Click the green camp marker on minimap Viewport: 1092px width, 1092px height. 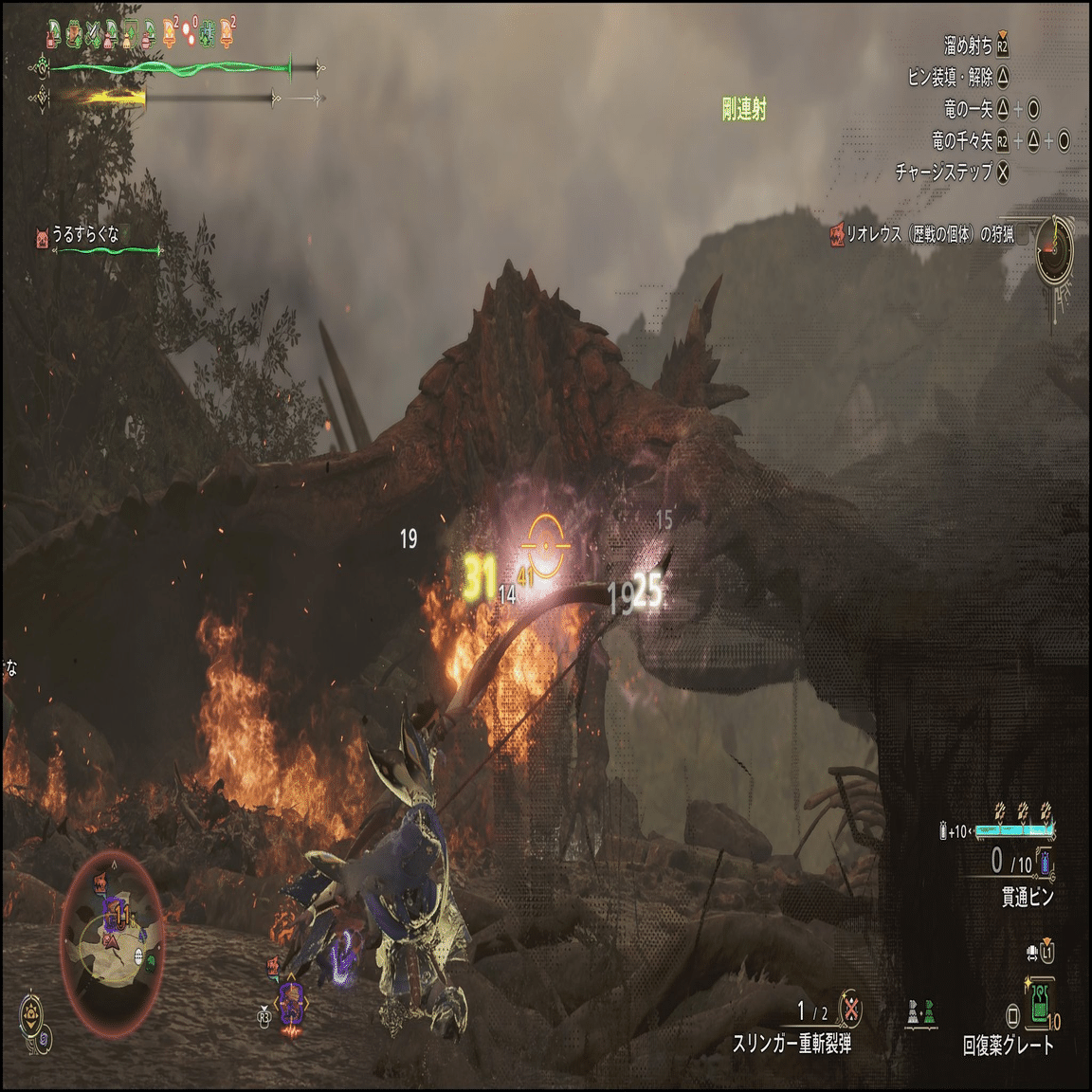[151, 960]
